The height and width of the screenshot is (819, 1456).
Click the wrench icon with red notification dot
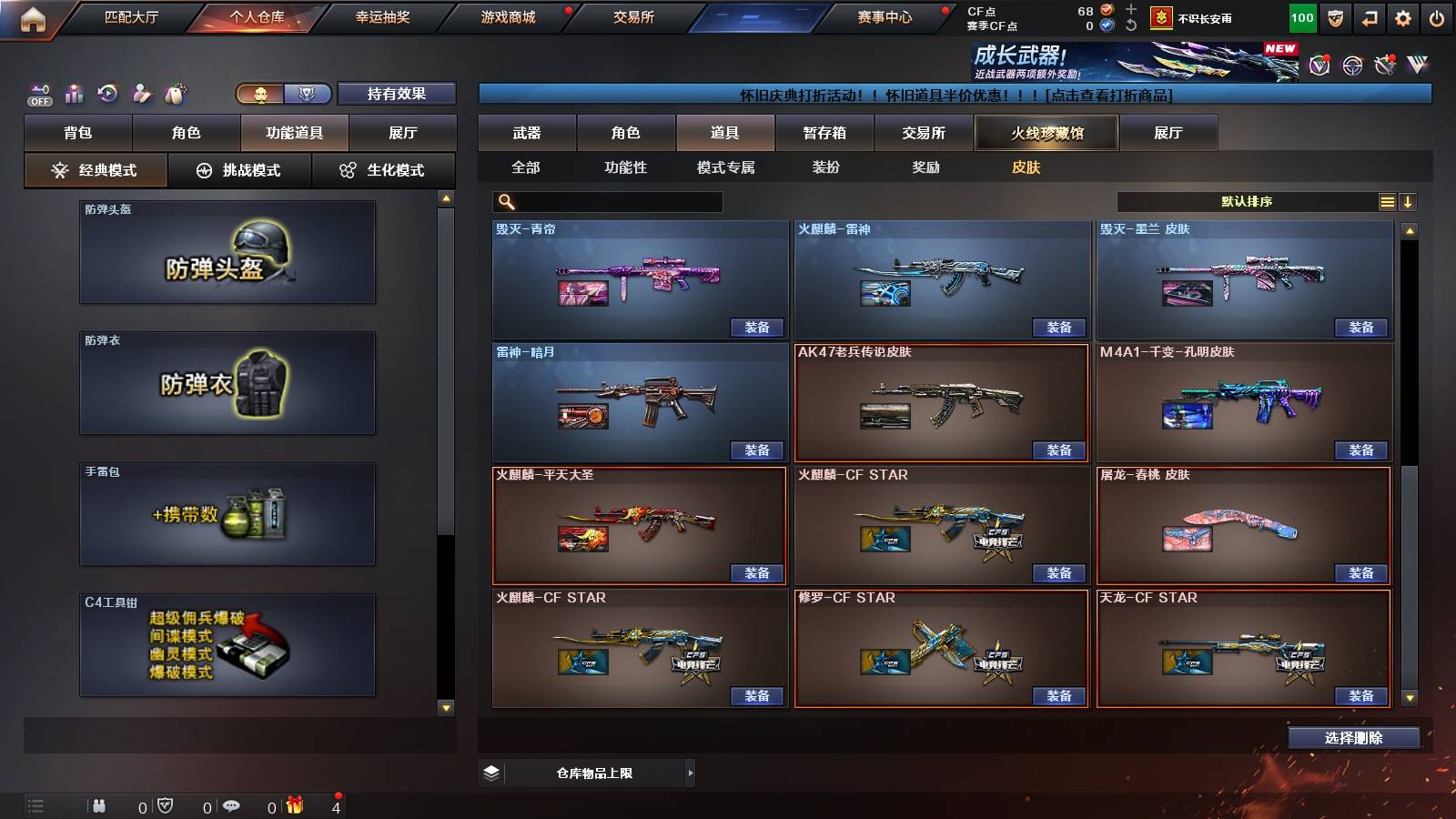click(x=1386, y=65)
